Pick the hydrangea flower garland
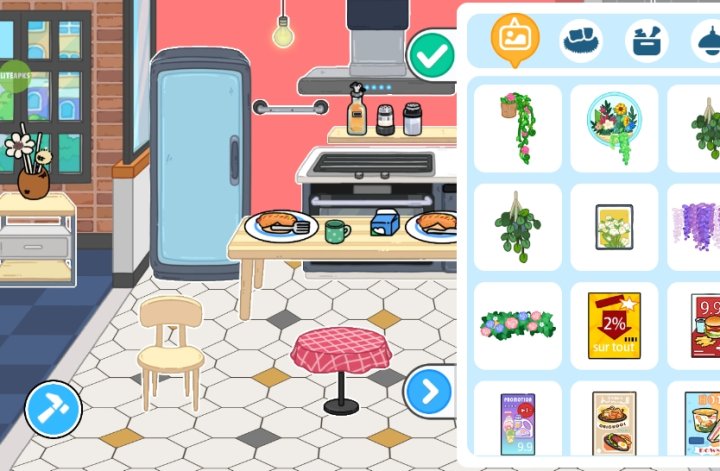 (x=517, y=325)
